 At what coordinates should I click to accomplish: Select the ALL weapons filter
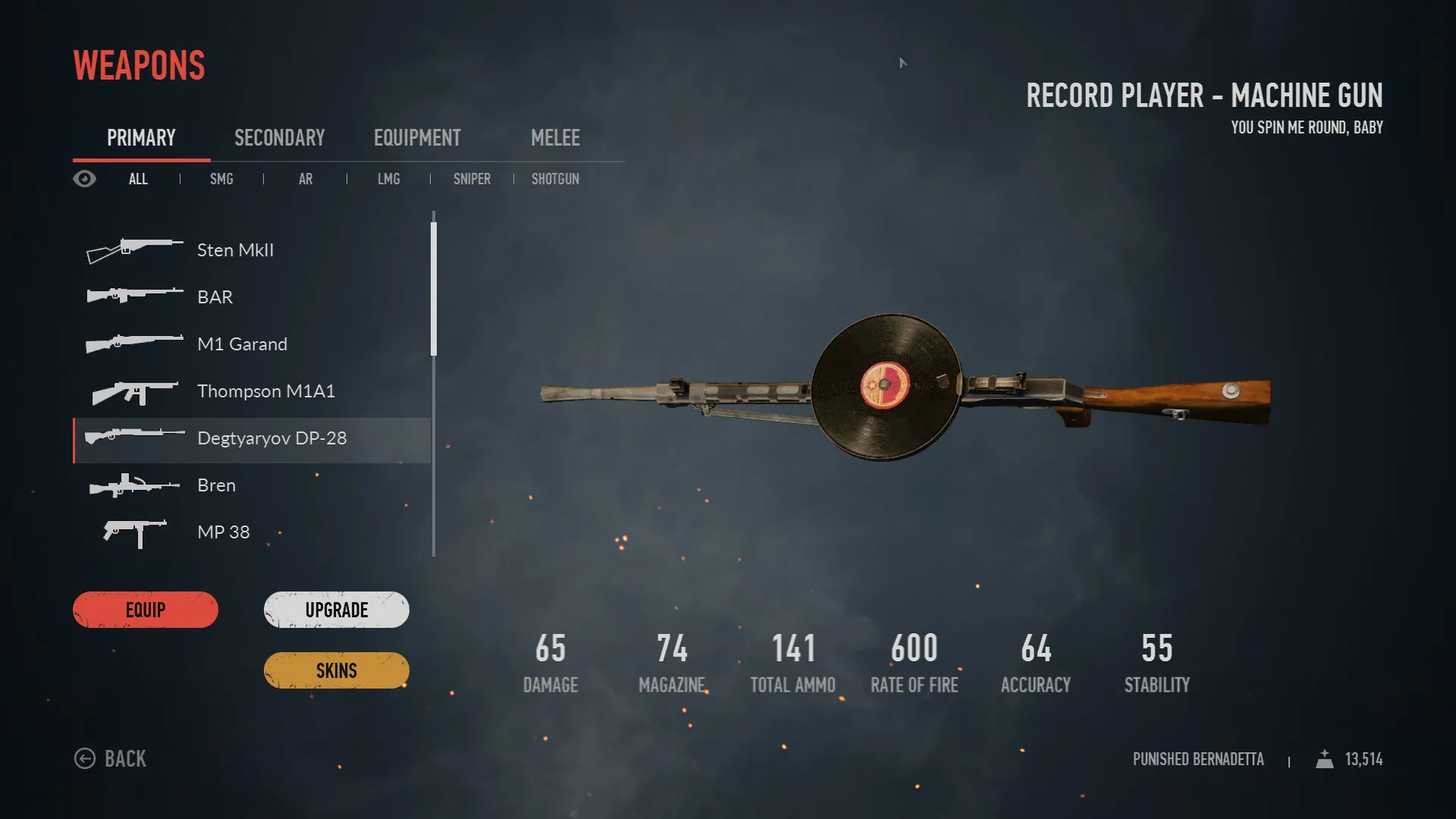[138, 179]
